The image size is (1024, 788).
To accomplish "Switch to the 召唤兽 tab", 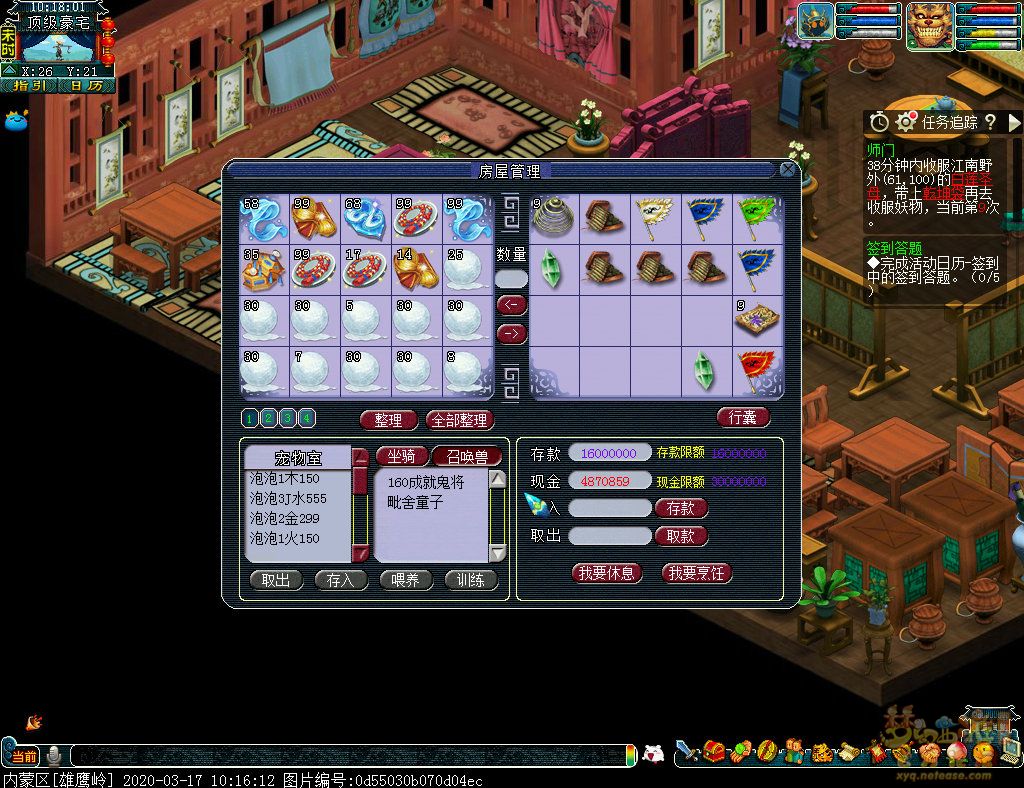I will (x=466, y=456).
